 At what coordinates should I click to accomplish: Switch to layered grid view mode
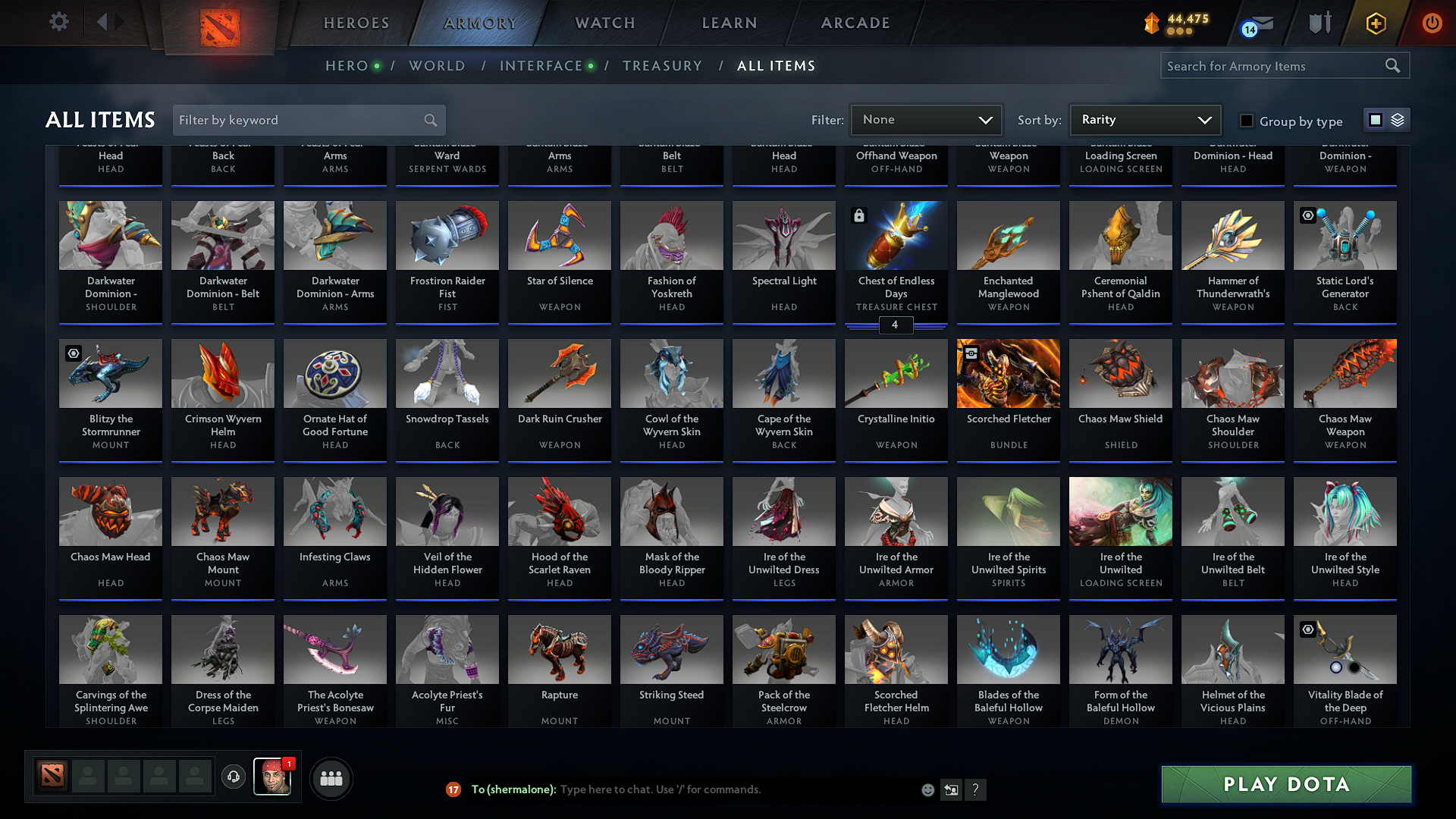1396,120
